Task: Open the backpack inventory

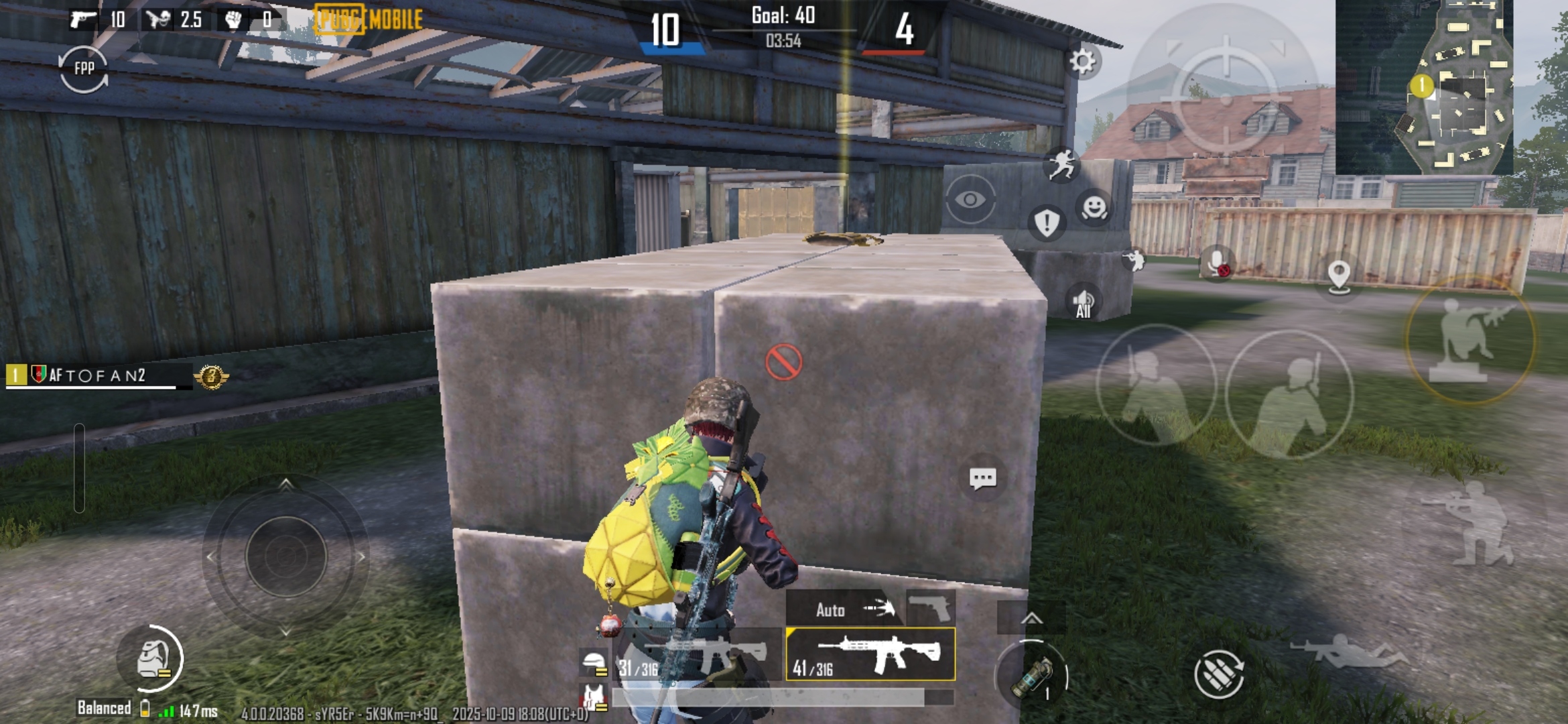Action: tap(152, 660)
